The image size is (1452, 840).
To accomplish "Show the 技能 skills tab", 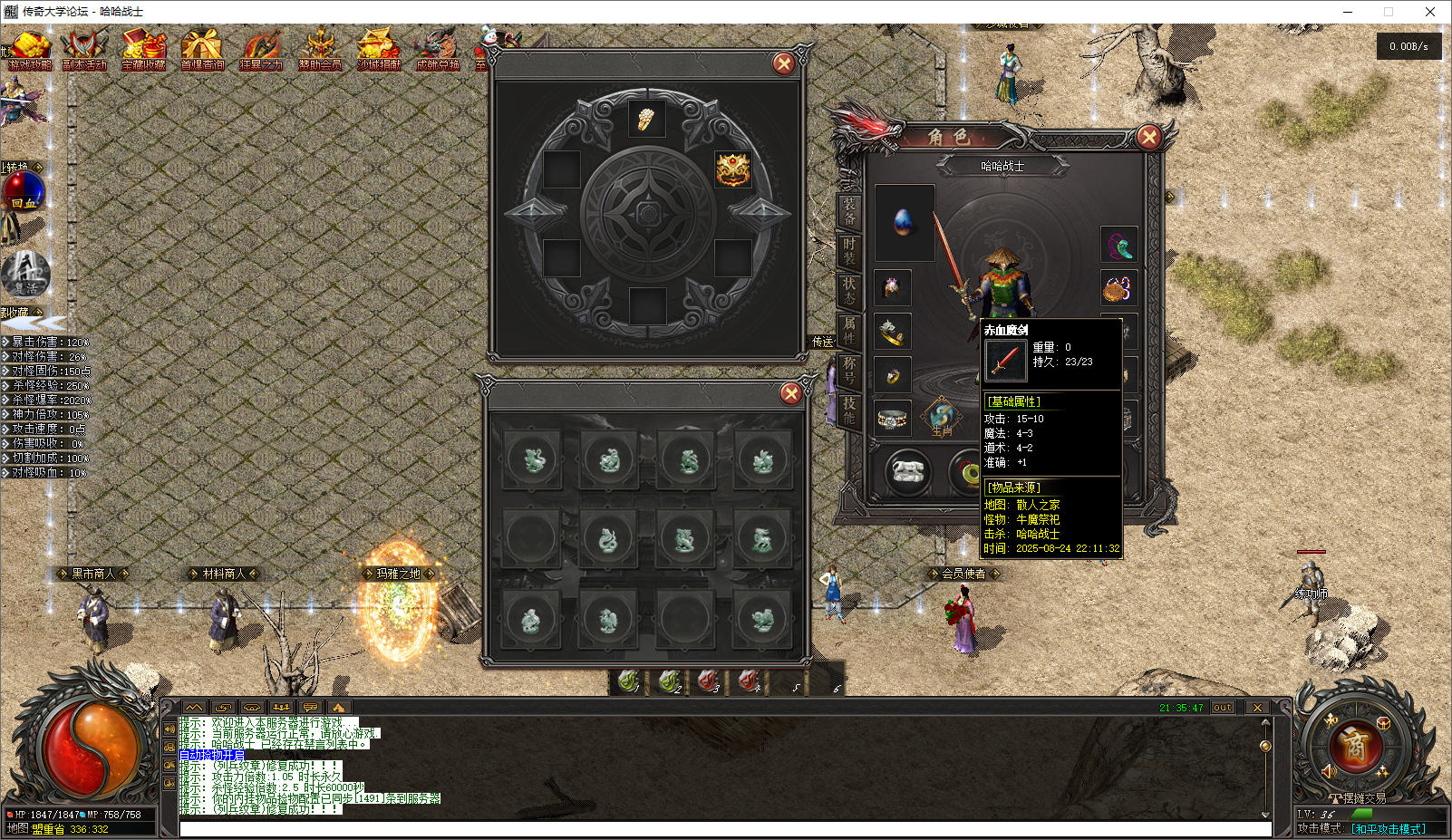I will 849,410.
